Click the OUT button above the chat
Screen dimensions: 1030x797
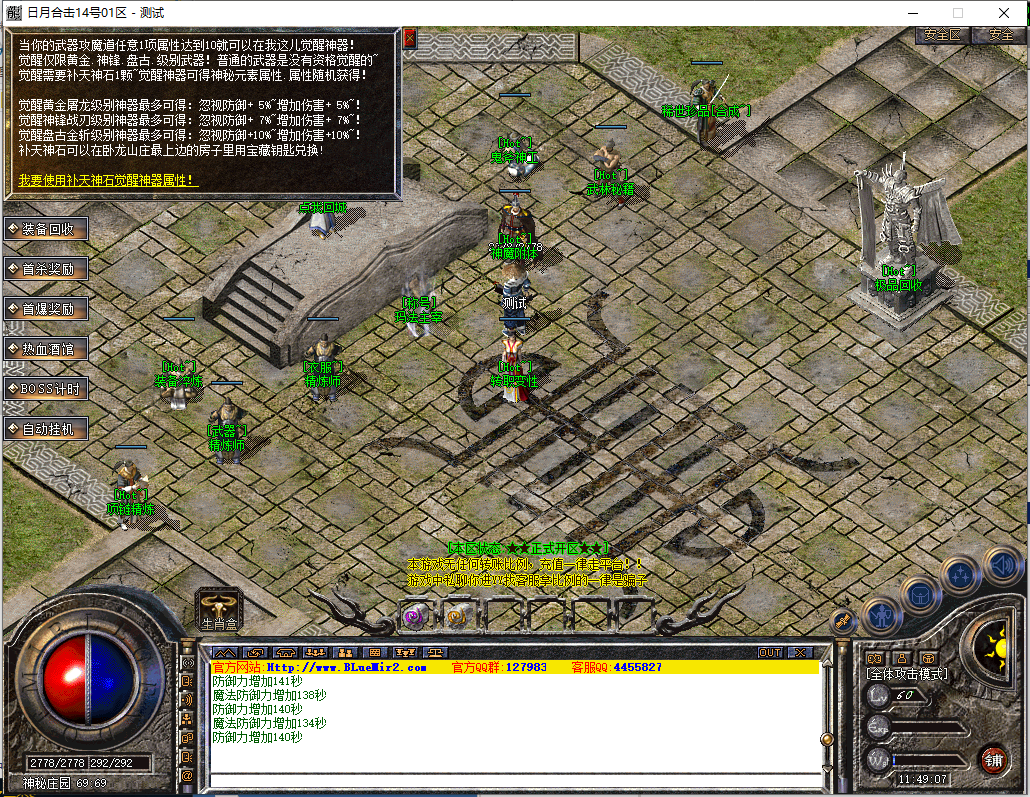pyautogui.click(x=770, y=652)
